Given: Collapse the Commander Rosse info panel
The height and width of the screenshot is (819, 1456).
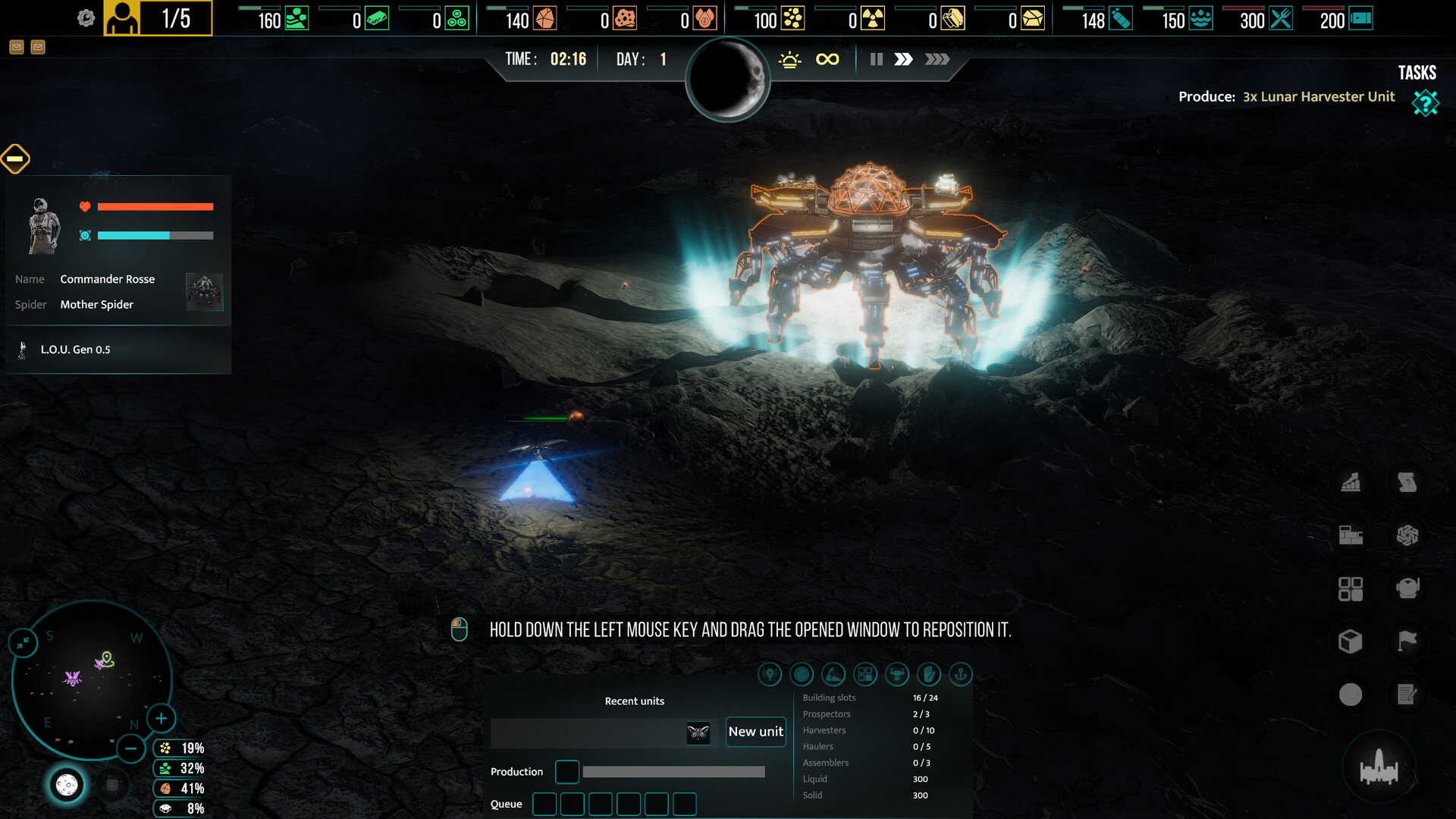Looking at the screenshot, I should [17, 159].
